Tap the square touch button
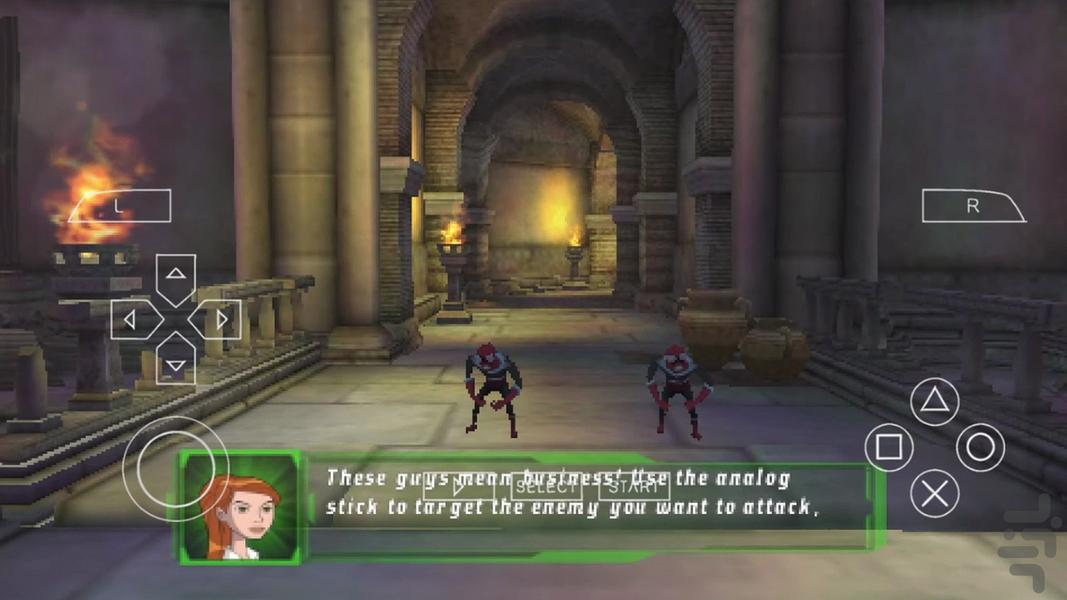This screenshot has width=1067, height=600. [888, 447]
